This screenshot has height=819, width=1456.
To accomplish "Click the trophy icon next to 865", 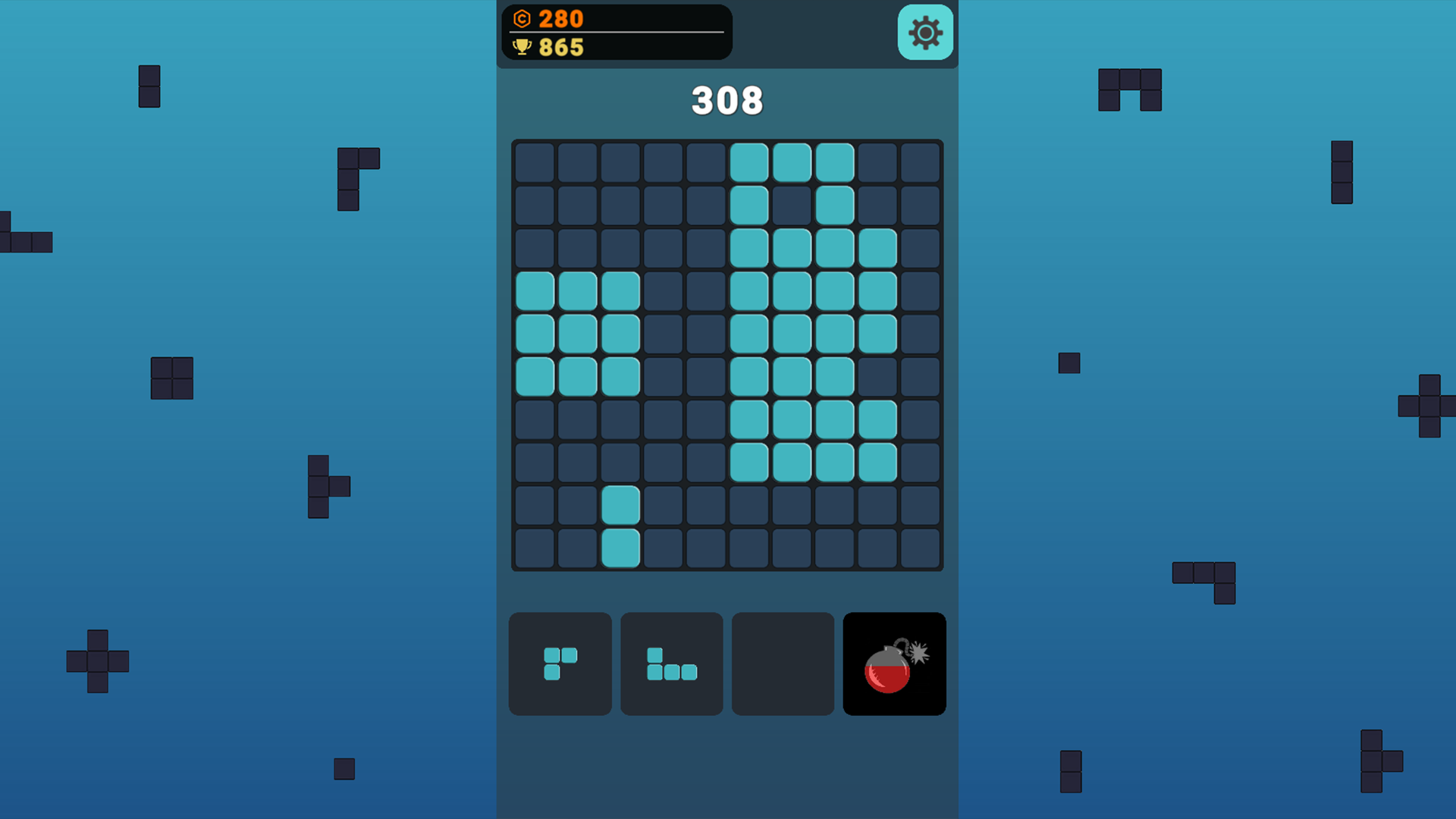I will [522, 47].
